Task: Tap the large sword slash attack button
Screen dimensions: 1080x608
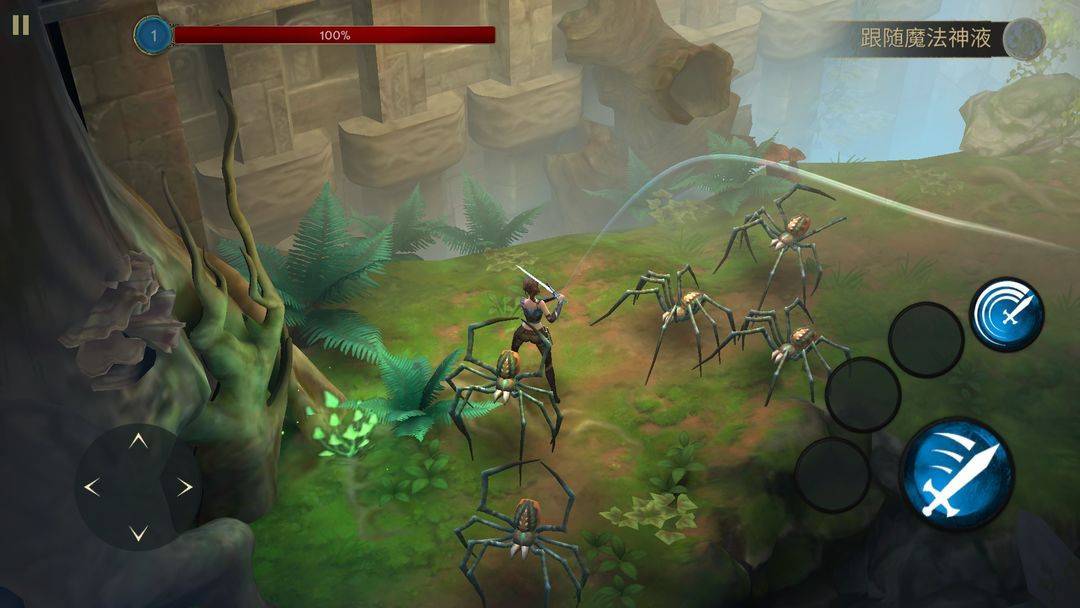Action: [956, 475]
